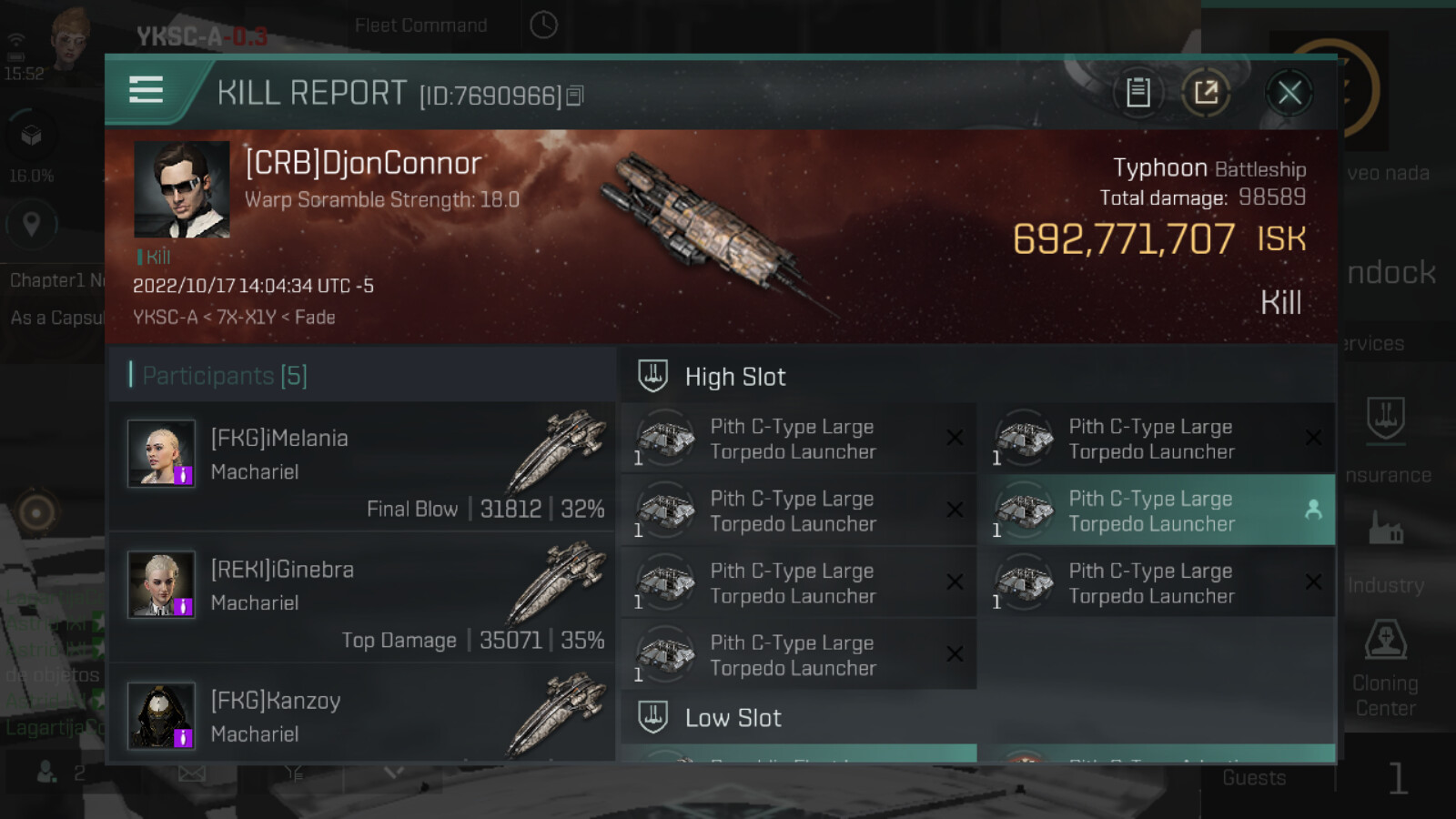This screenshot has height=819, width=1456.
Task: Click the clipboard icon in the report header
Action: point(1137,92)
